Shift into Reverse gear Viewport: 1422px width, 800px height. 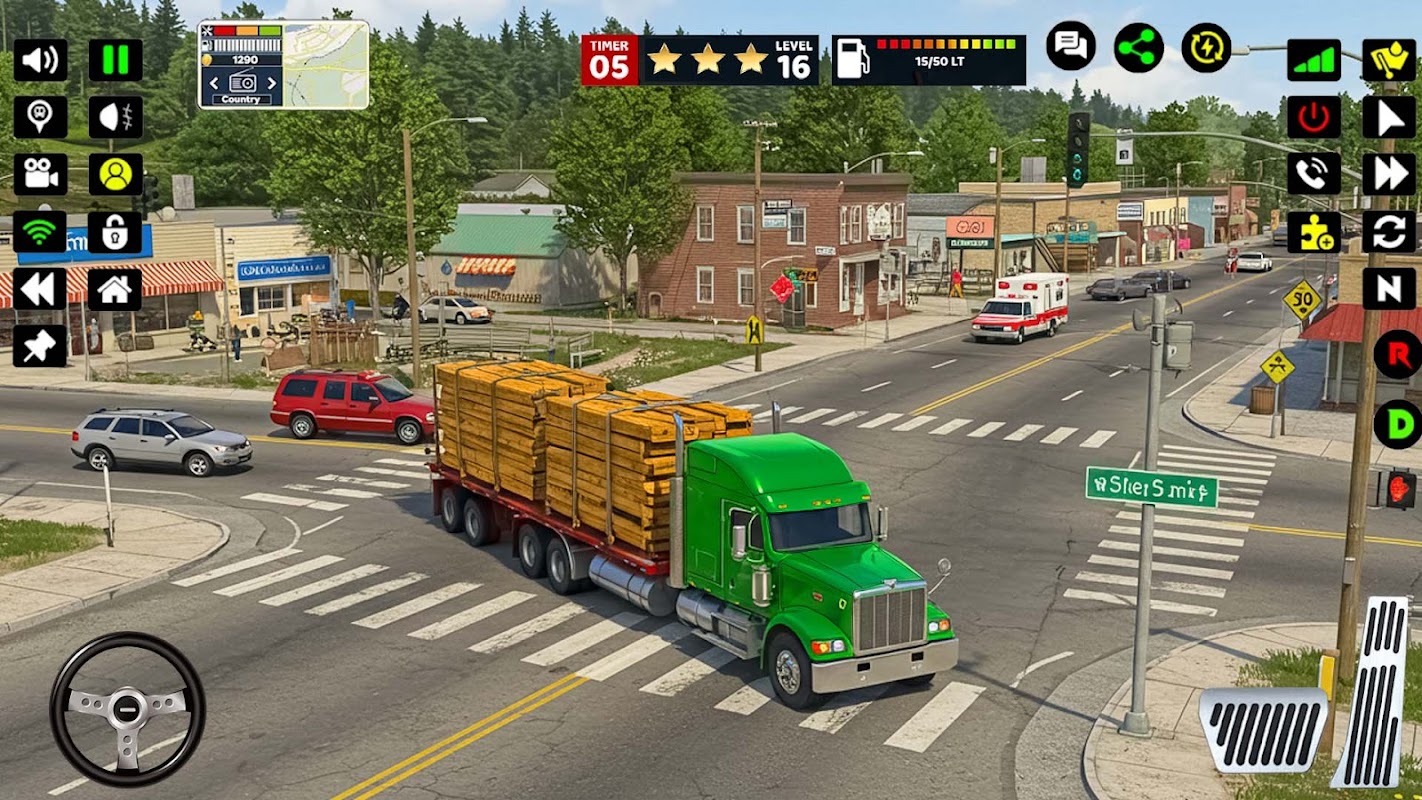point(1397,355)
